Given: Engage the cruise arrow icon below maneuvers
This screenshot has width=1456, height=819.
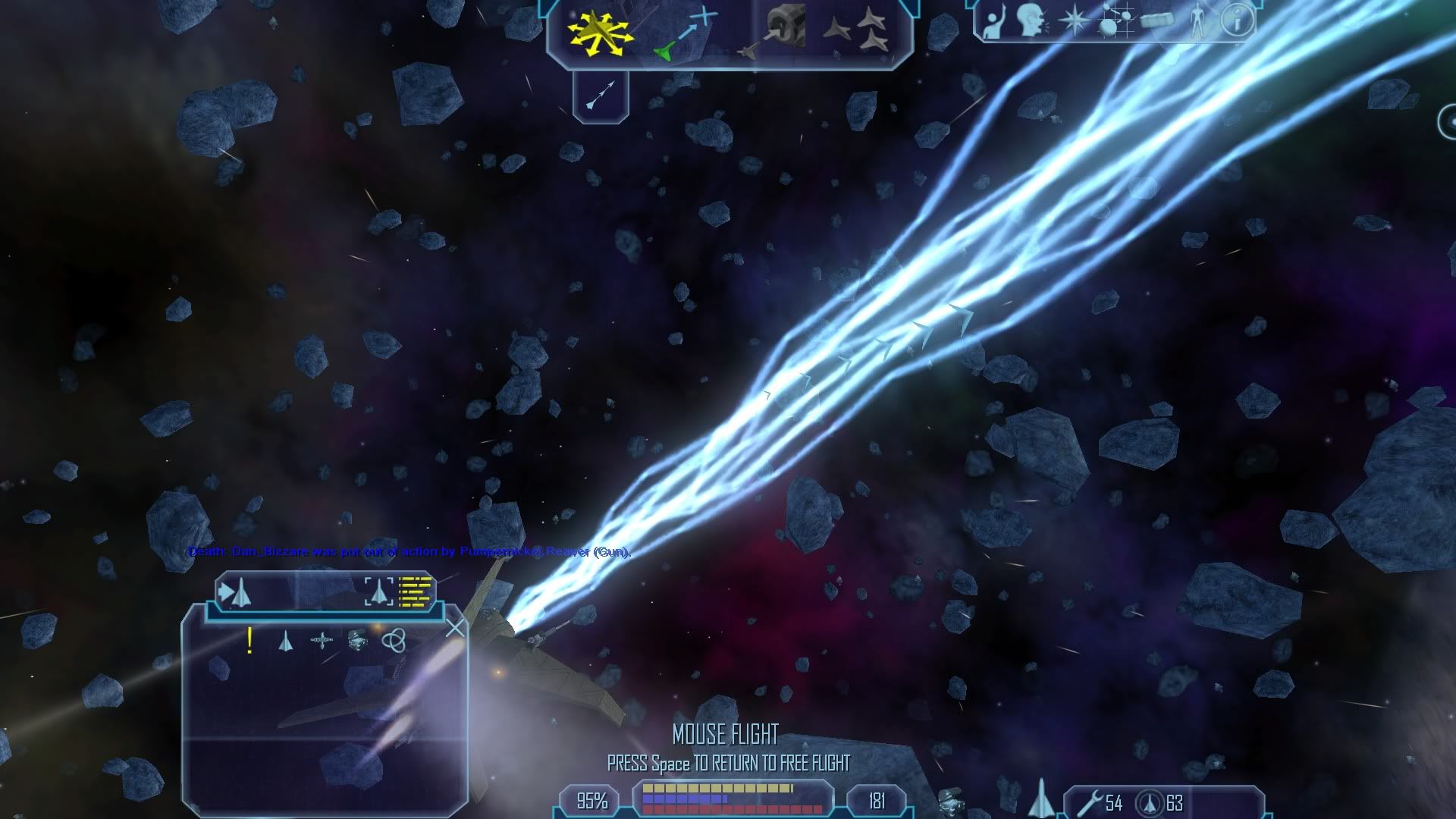Looking at the screenshot, I should coord(601,96).
